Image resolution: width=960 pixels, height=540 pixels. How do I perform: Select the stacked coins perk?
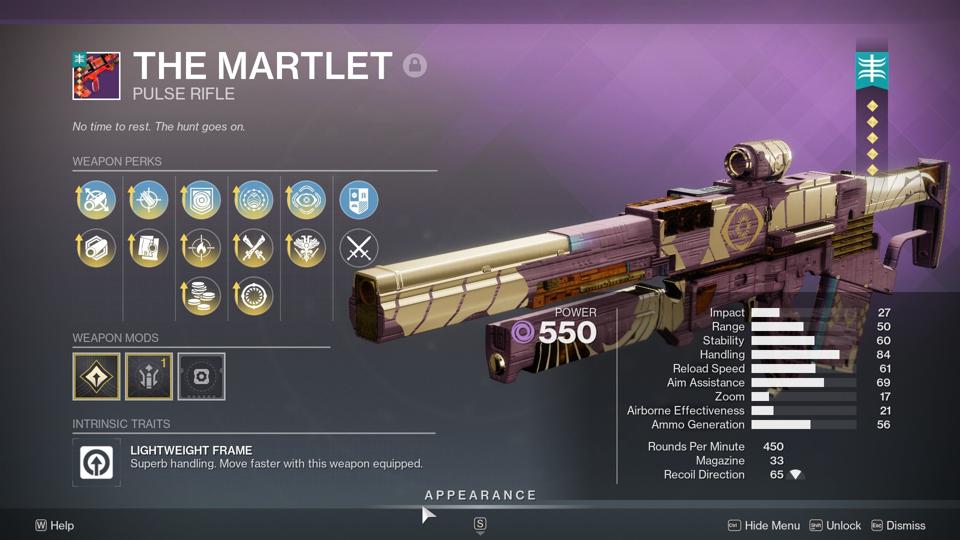click(x=202, y=295)
